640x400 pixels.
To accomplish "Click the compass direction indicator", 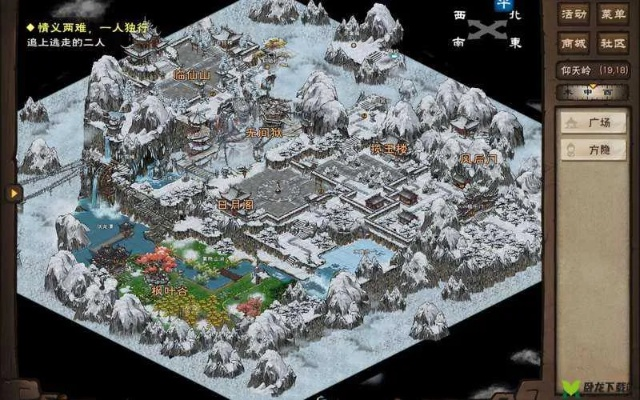I will 487,27.
